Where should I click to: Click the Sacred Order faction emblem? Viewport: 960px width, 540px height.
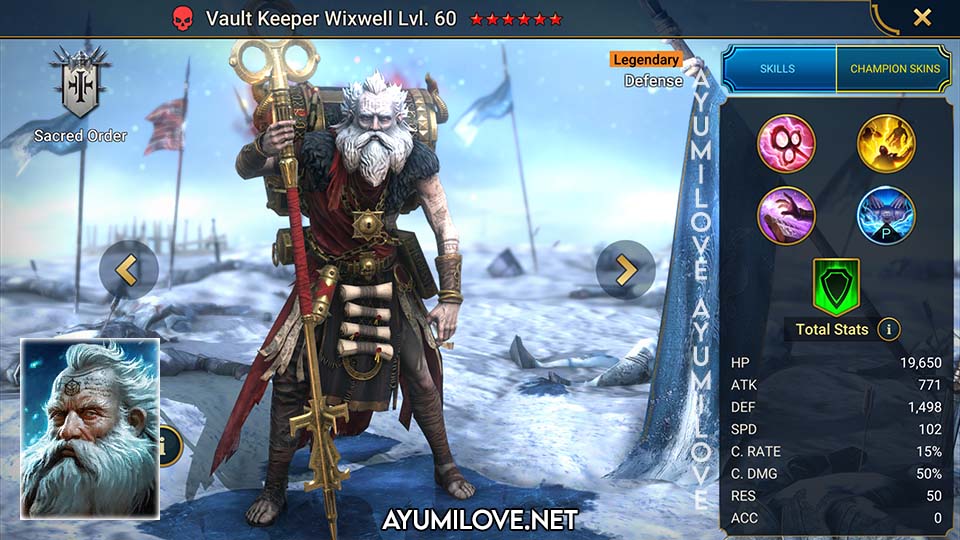pos(80,85)
